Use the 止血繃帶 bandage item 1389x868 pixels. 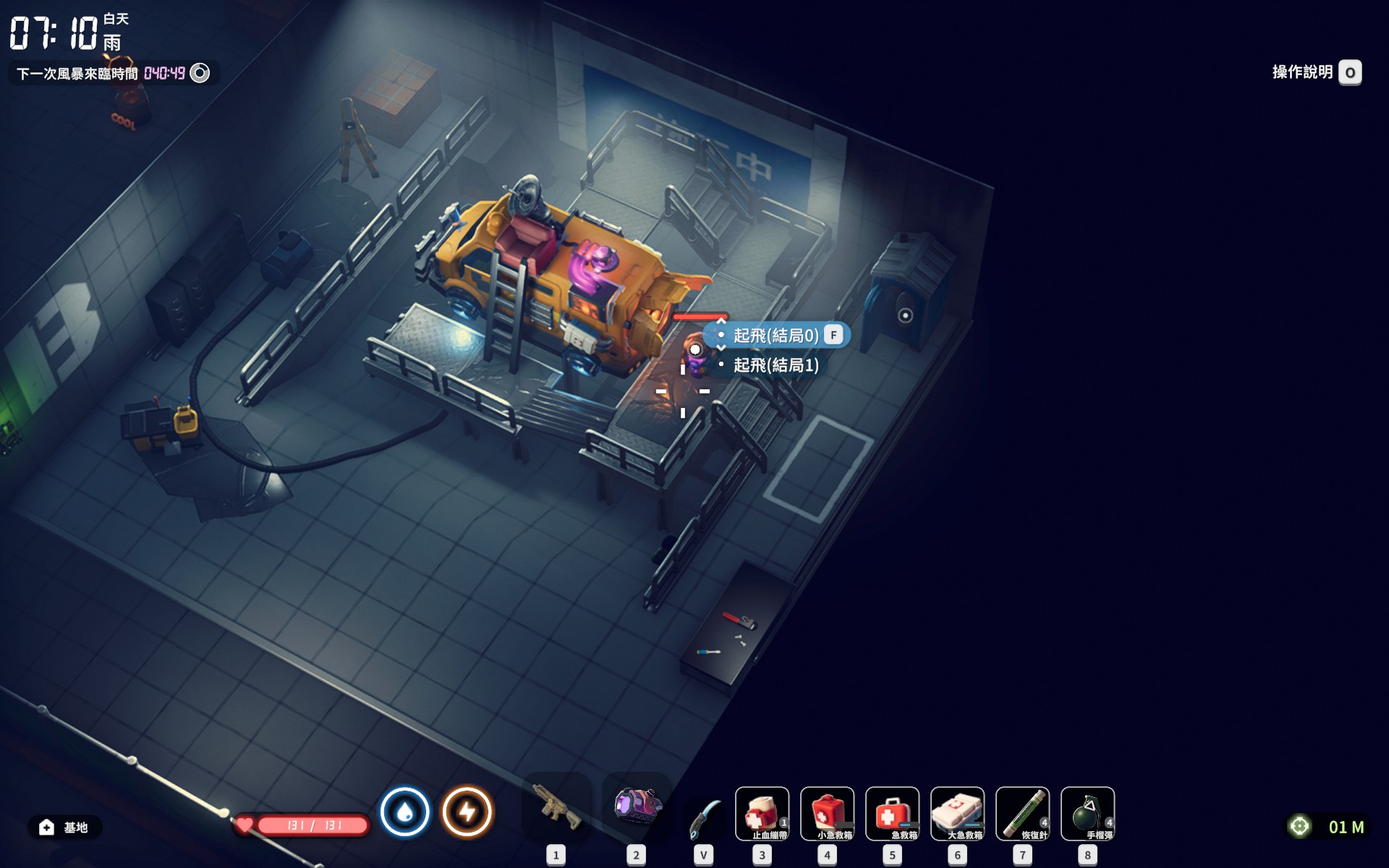762,814
